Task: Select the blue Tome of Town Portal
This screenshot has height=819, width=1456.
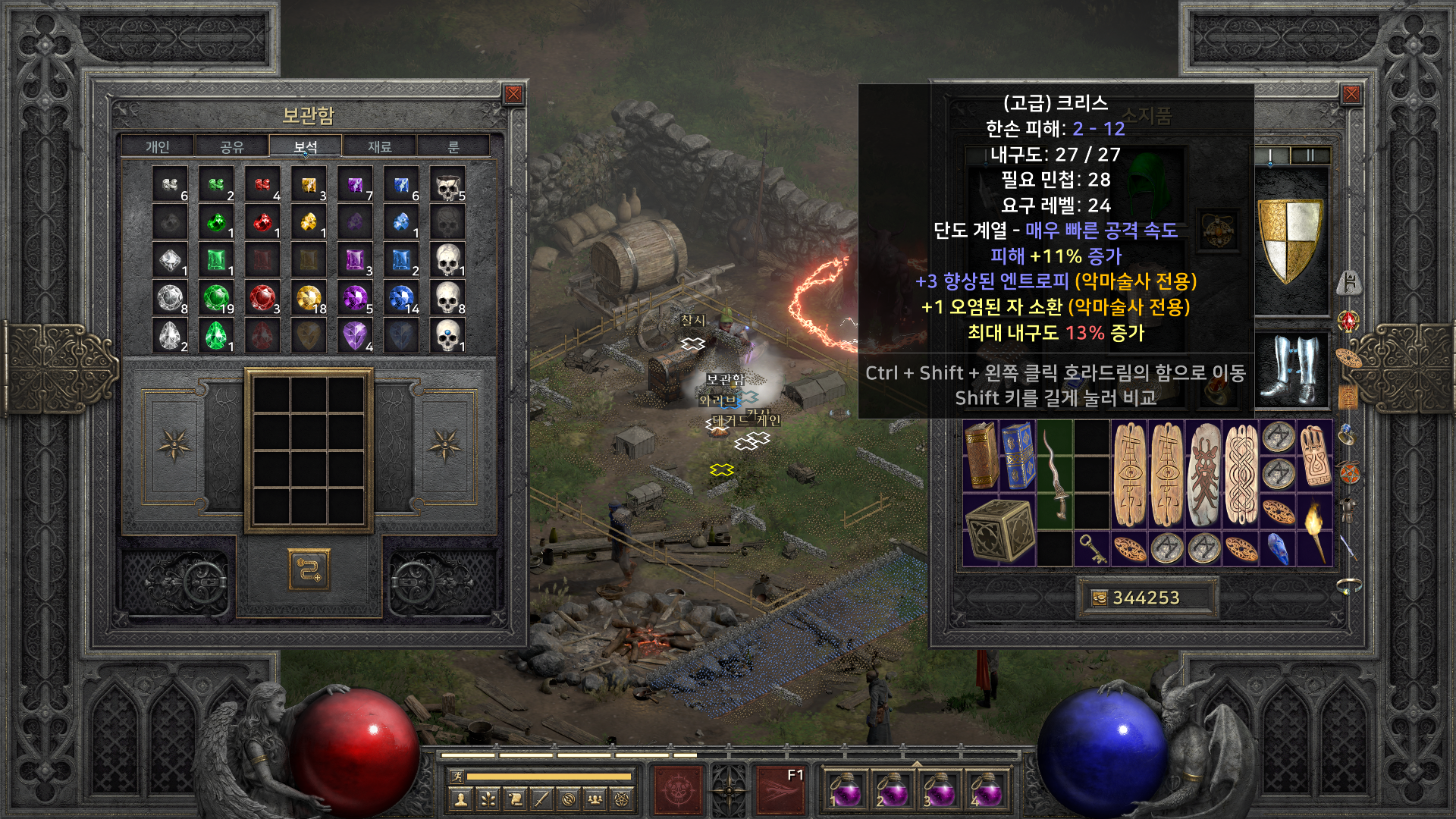Action: [x=1018, y=455]
